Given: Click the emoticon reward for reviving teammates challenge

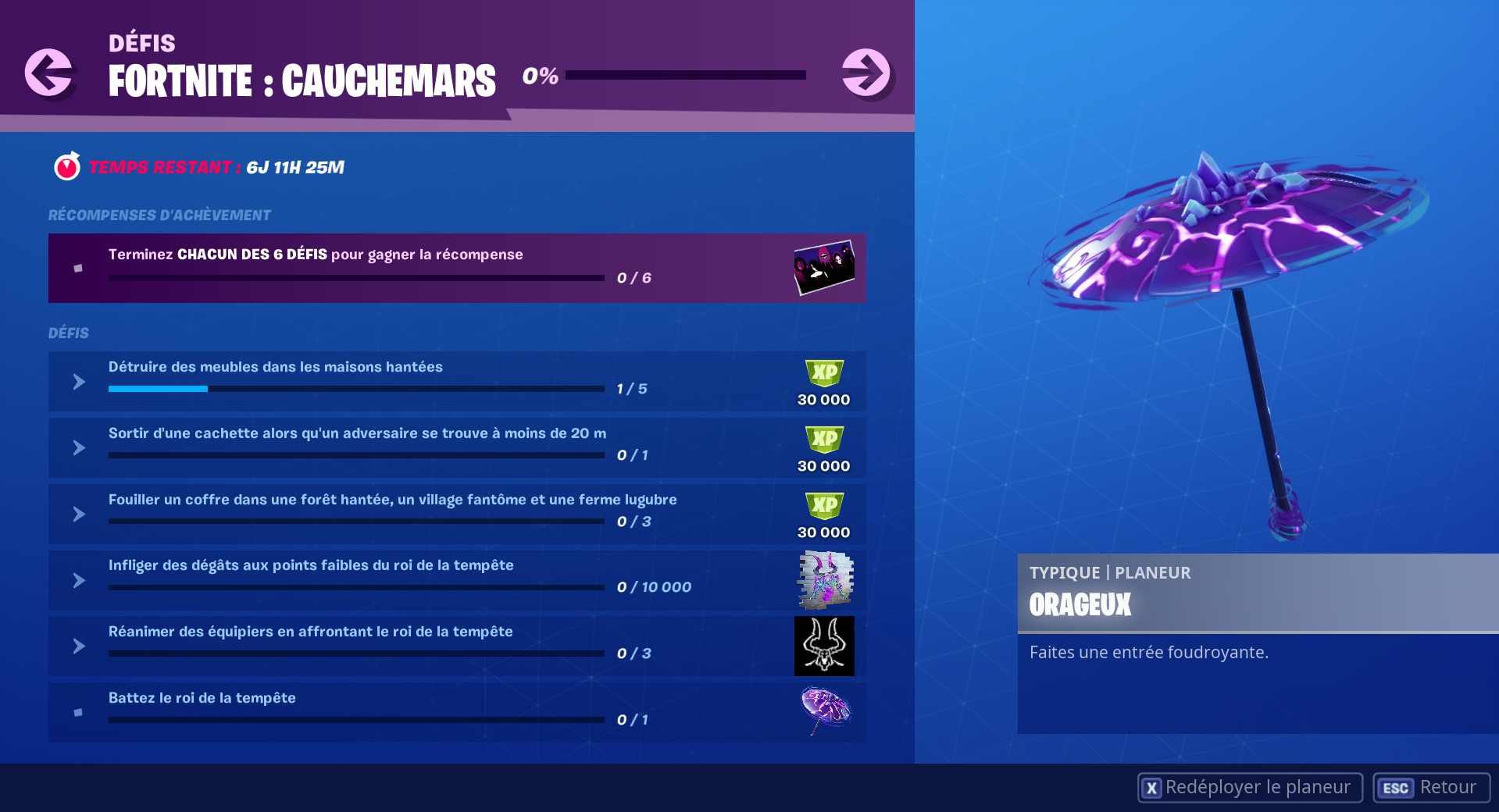Looking at the screenshot, I should 823,646.
